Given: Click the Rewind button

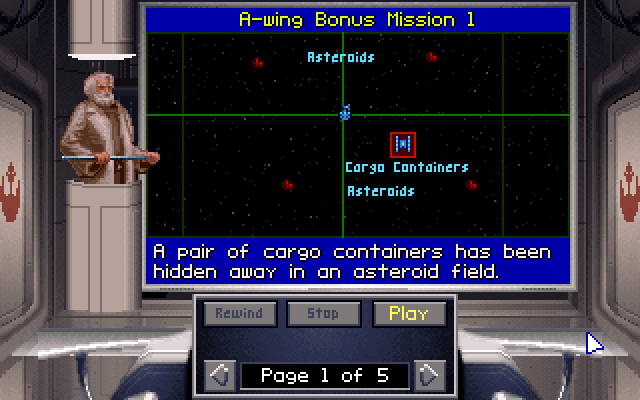Looking at the screenshot, I should (239, 314).
